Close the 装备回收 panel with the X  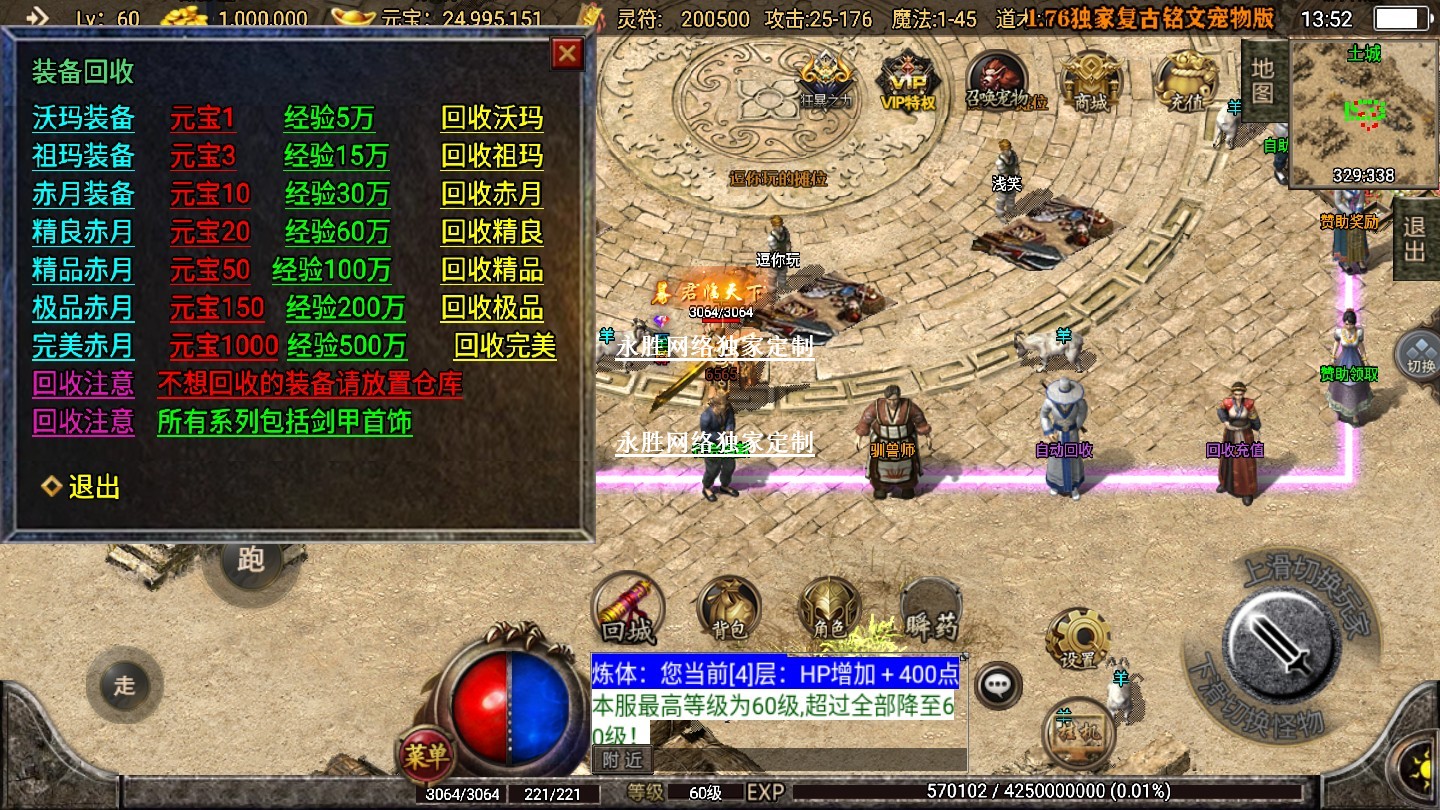point(568,53)
